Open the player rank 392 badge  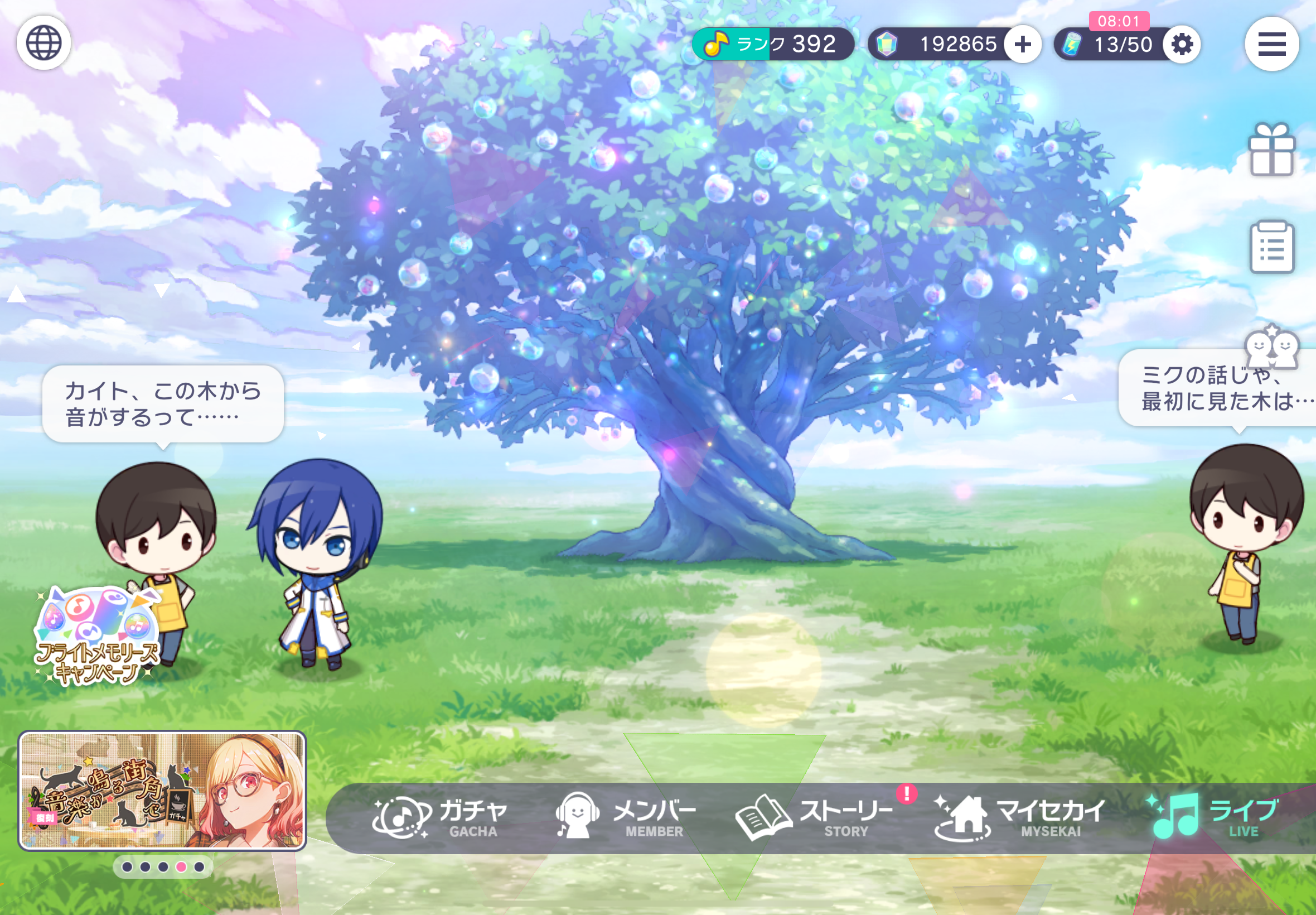773,44
